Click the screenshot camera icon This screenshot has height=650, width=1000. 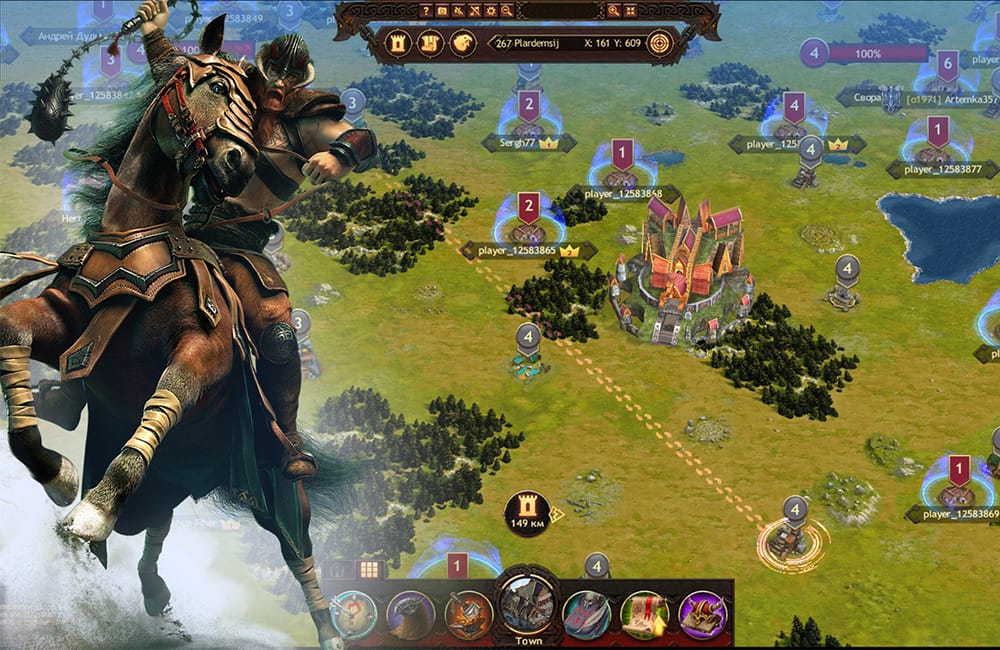(x=442, y=11)
